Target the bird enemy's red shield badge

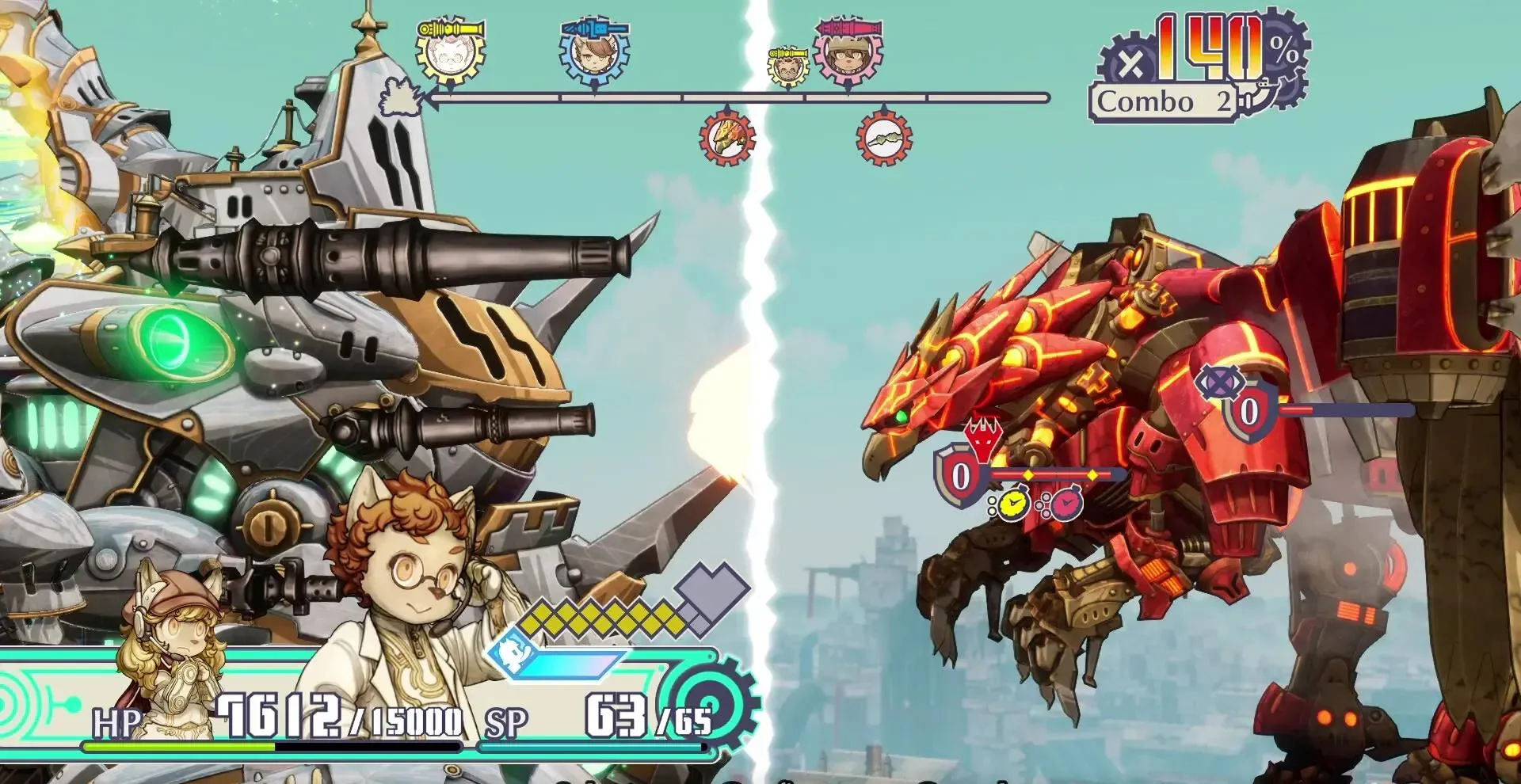tap(960, 475)
